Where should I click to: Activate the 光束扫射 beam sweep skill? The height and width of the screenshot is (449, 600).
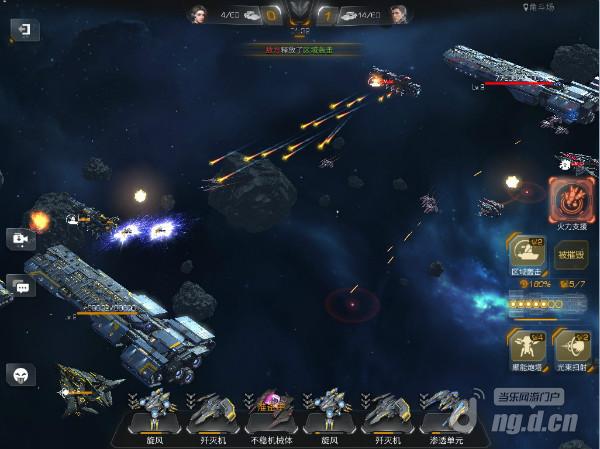572,349
